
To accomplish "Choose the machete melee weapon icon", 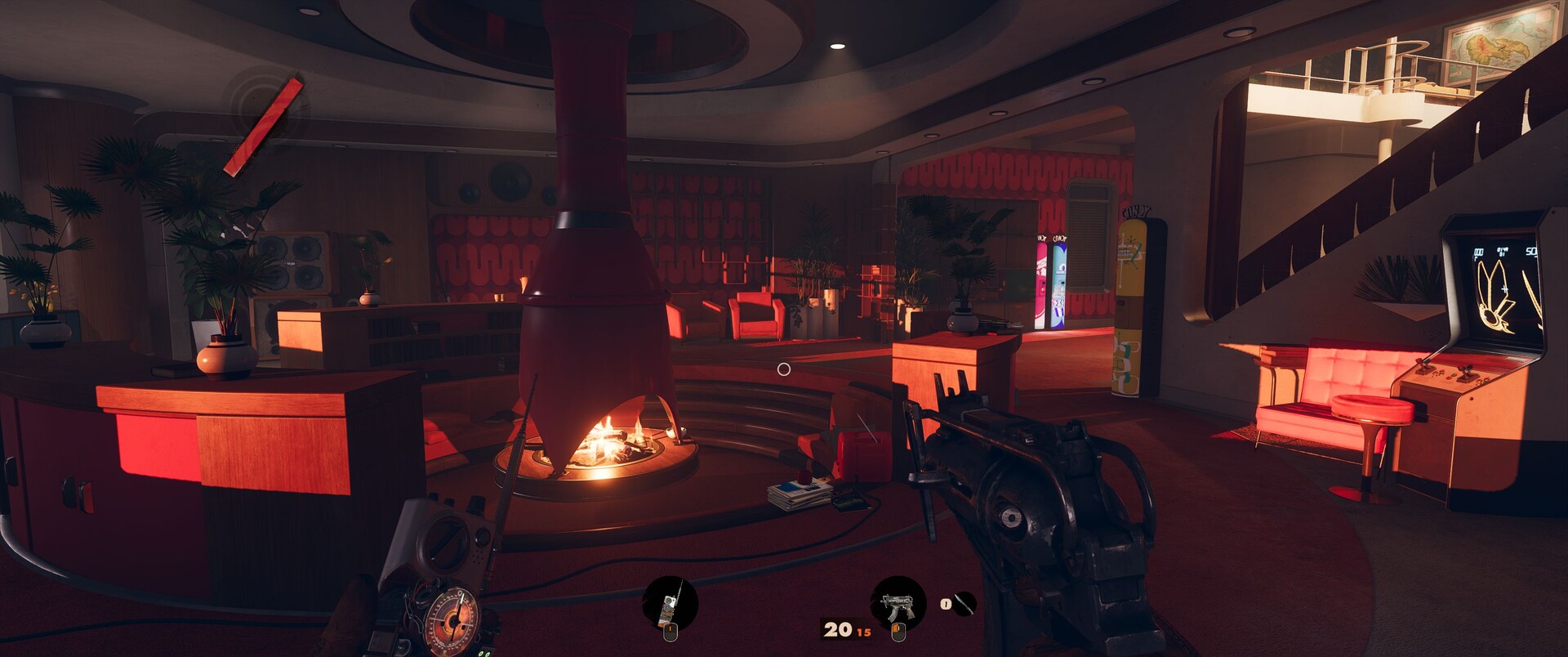I will tap(964, 604).
